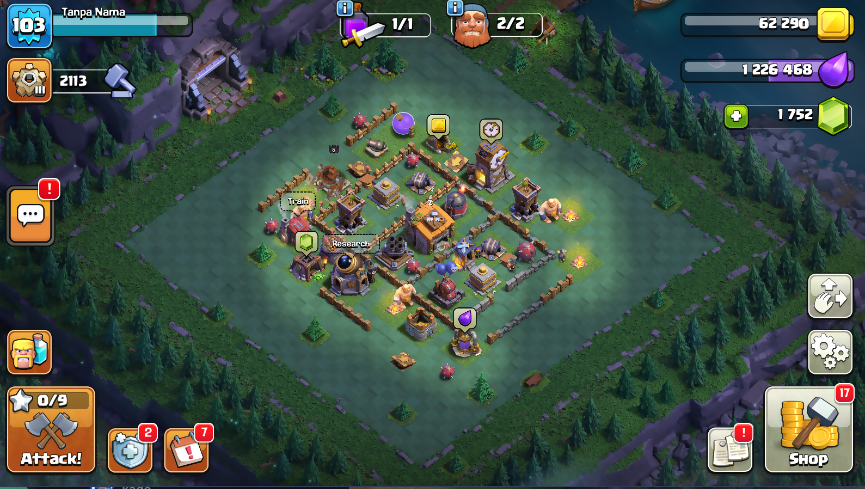Activate the layout editor hand icon
This screenshot has width=865, height=489.
829,296
